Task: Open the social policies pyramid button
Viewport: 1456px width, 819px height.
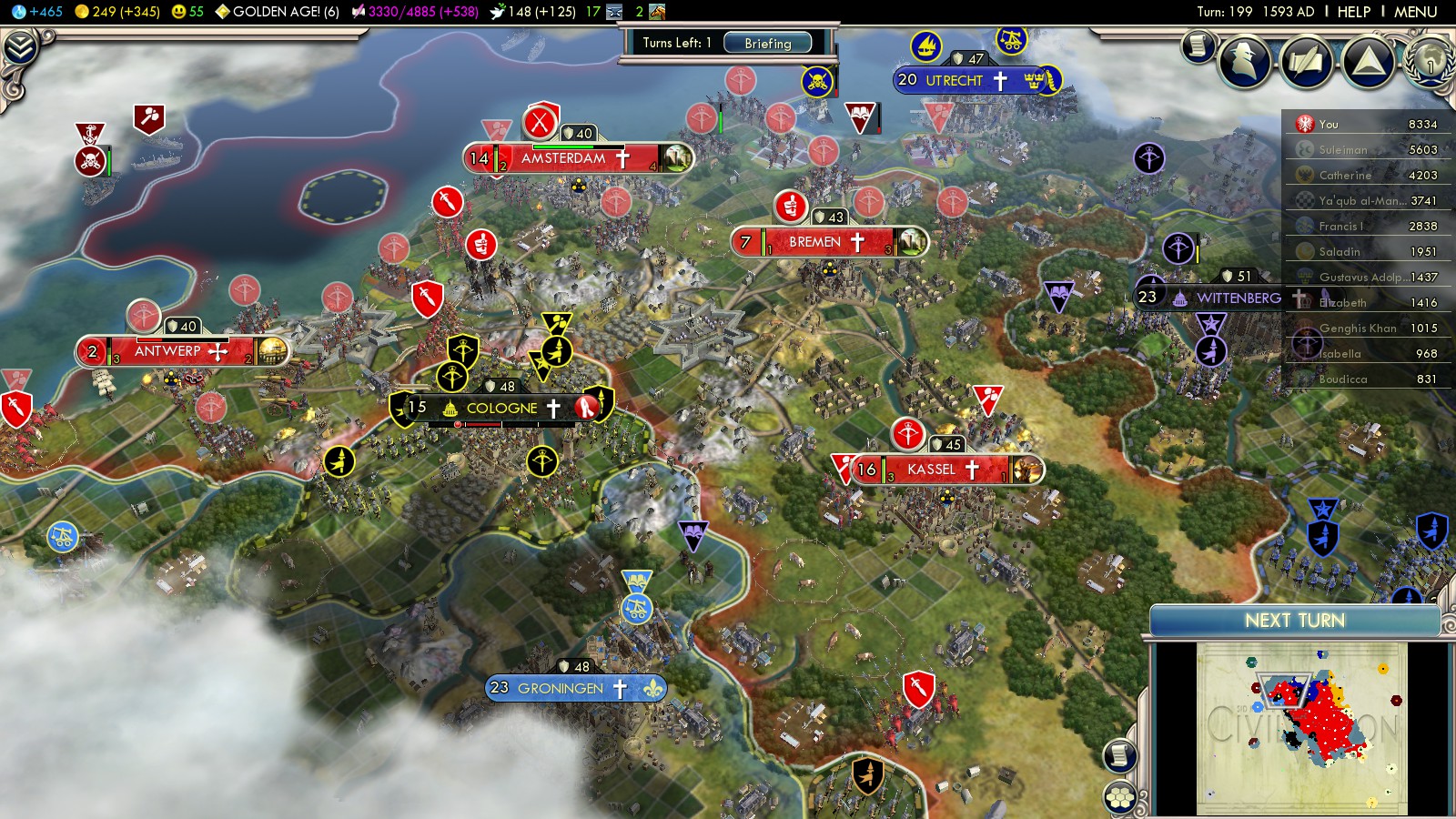Action: pos(1368,61)
